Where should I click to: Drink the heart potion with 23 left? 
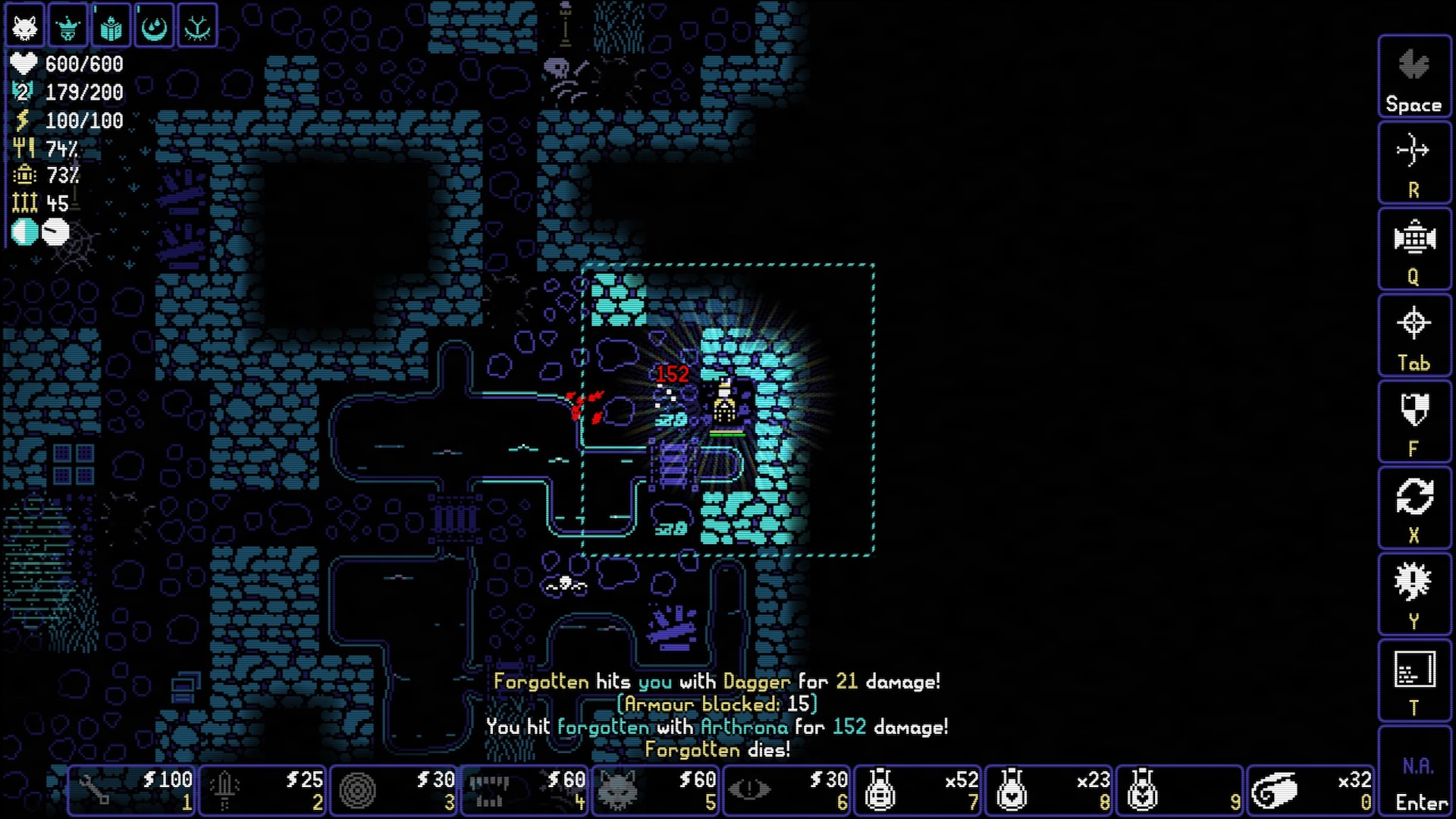pyautogui.click(x=1050, y=790)
